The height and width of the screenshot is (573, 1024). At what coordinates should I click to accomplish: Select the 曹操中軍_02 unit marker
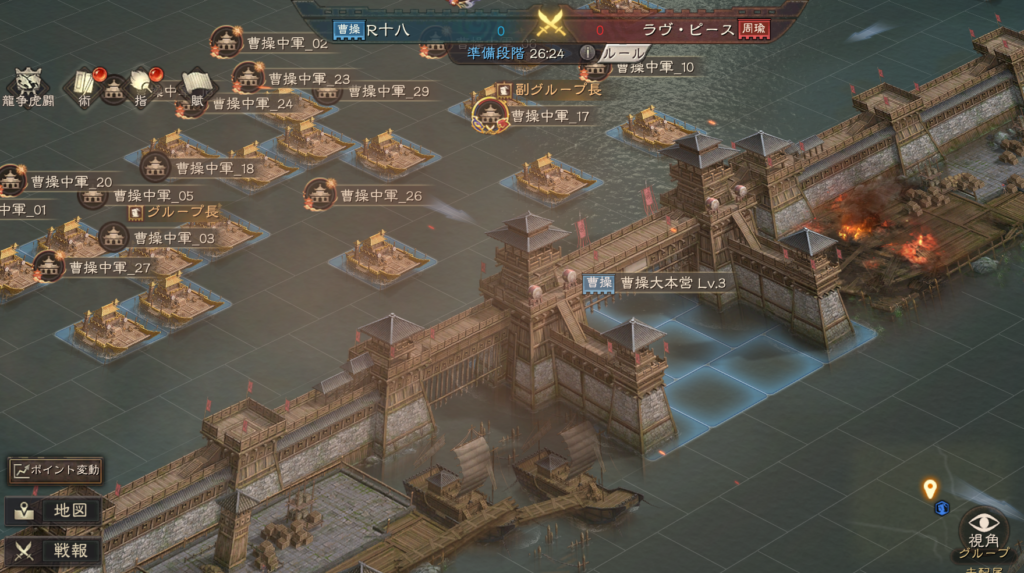[x=227, y=42]
